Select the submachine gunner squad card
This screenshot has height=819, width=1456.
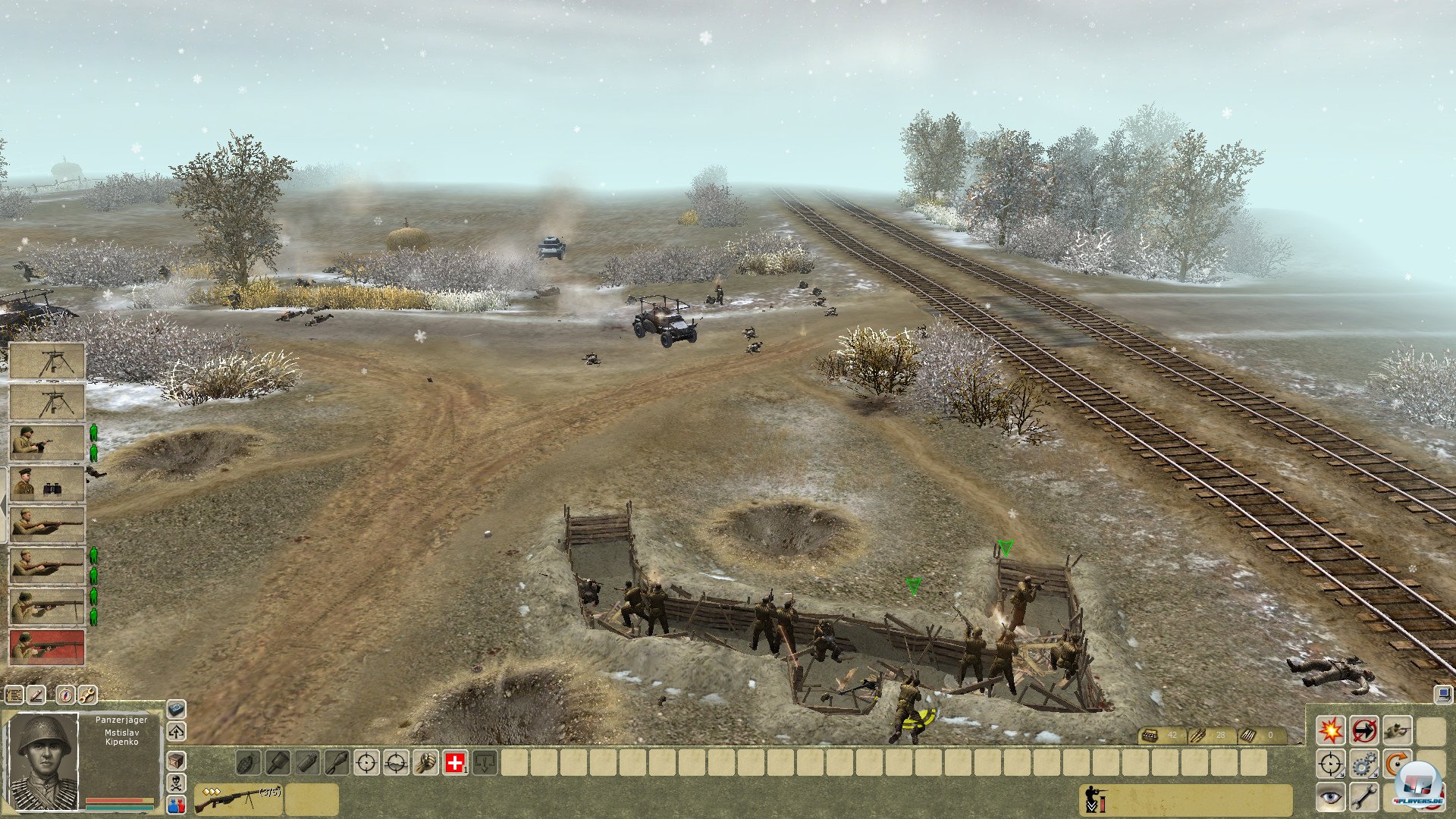coord(46,442)
